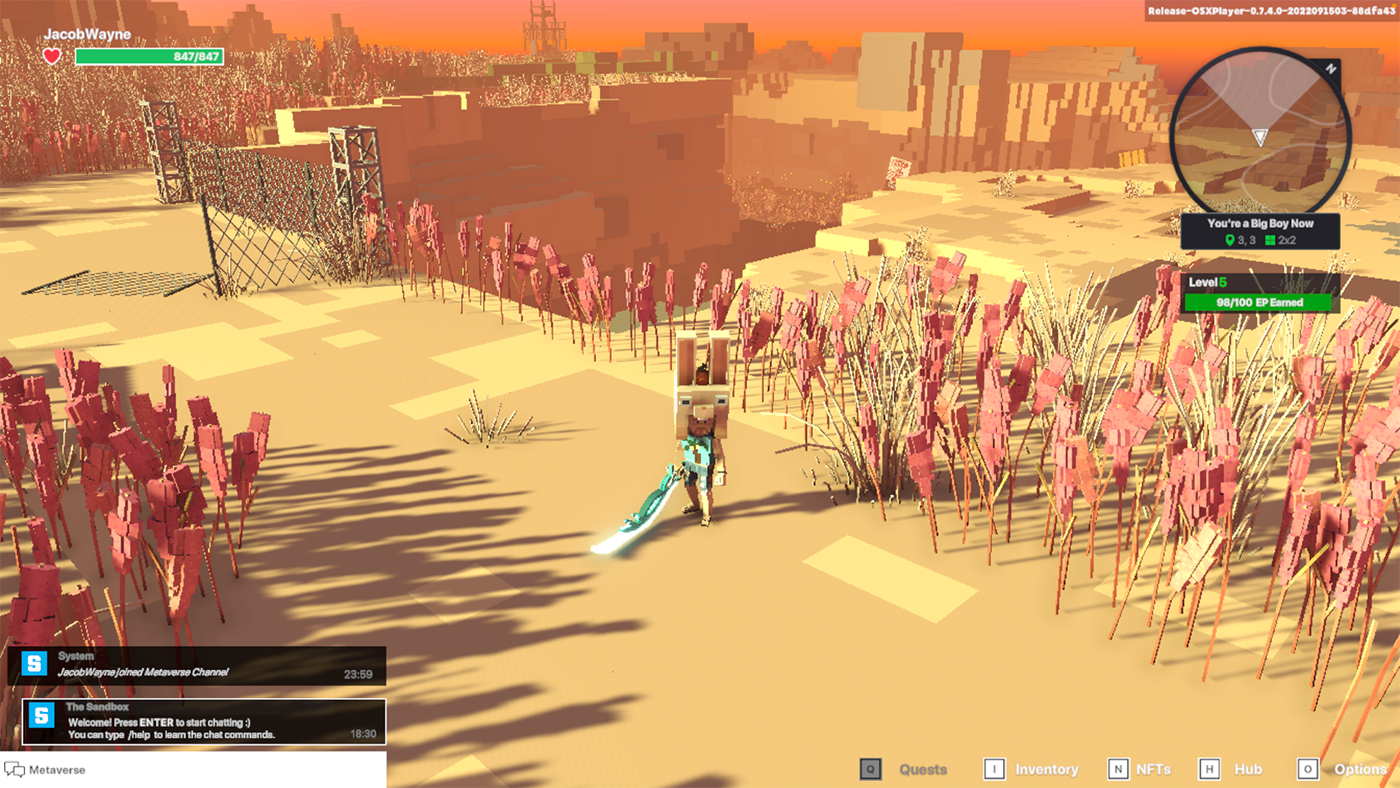The height and width of the screenshot is (788, 1400).
Task: Select The Sandbox welcome chat message
Action: pyautogui.click(x=204, y=721)
